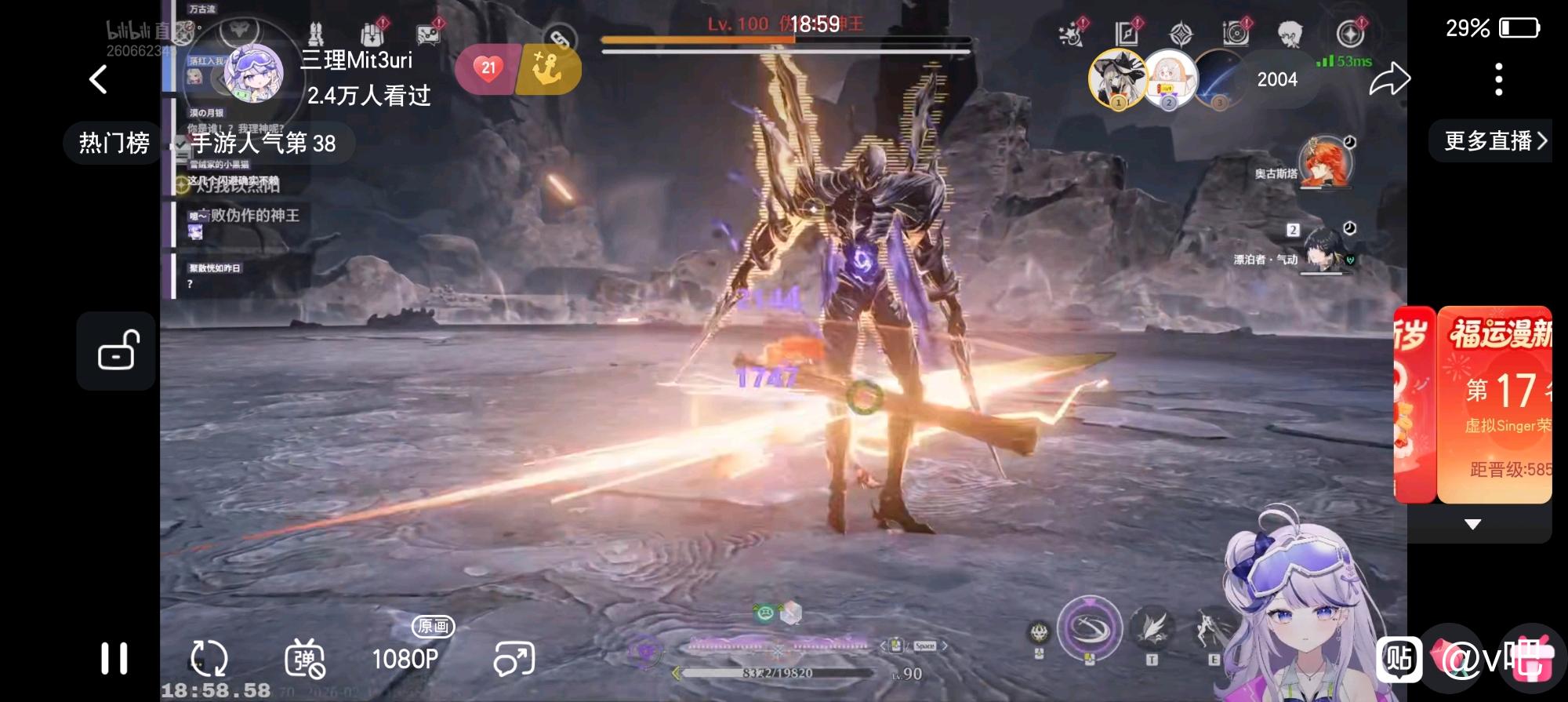Toggle the screen lock button

[117, 351]
